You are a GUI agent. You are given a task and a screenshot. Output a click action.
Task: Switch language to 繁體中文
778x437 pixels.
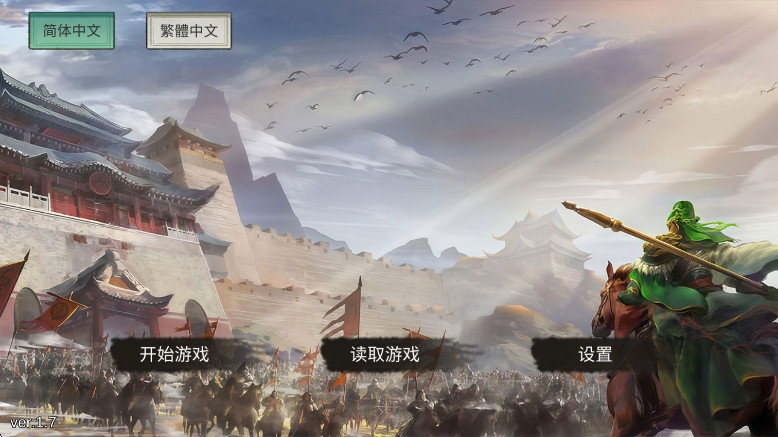pos(189,31)
